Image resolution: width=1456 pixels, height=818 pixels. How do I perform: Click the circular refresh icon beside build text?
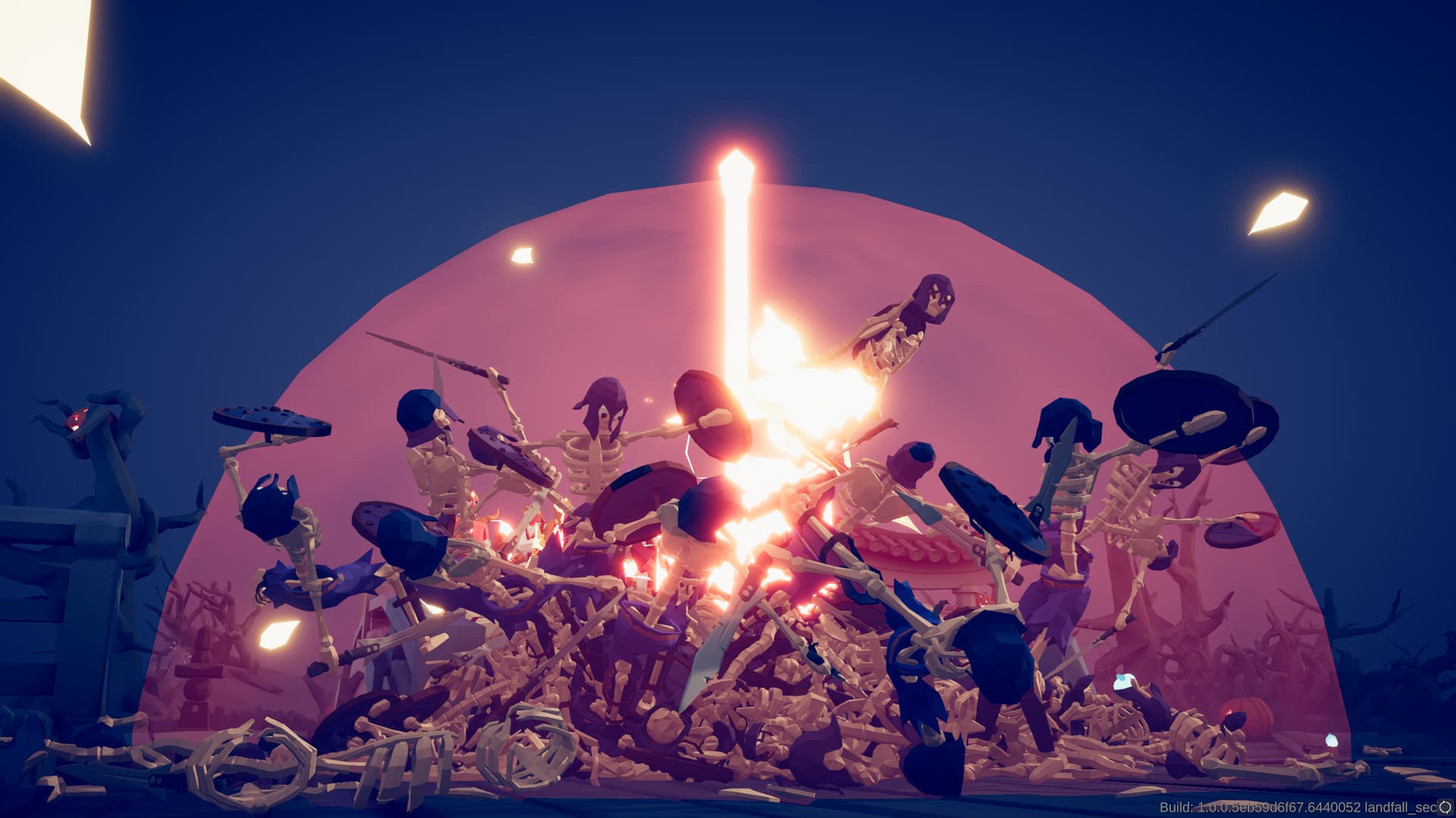pos(1445,807)
